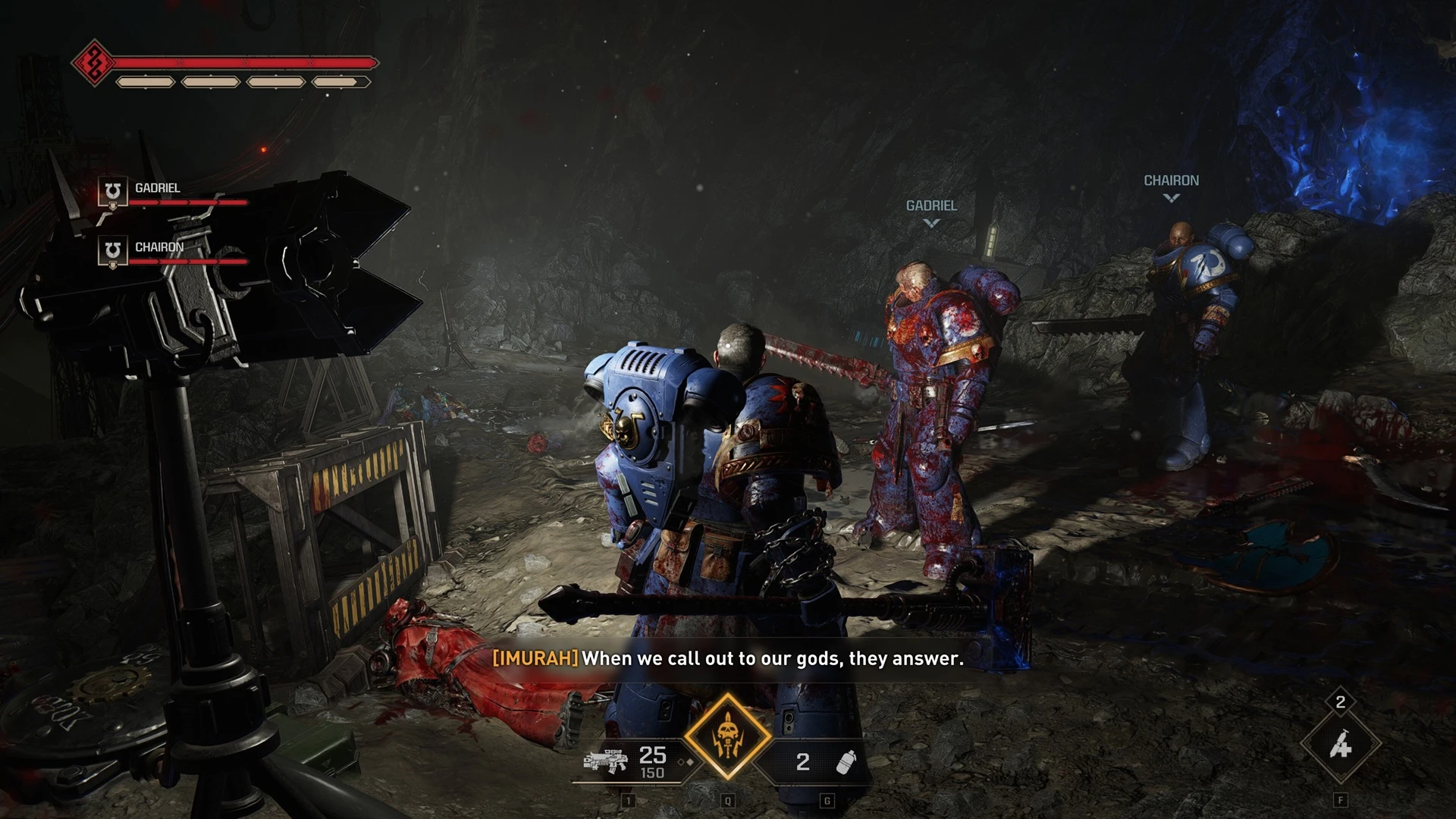The height and width of the screenshot is (819, 1456).
Task: Select Gadriel's squad portrait icon
Action: (x=112, y=191)
